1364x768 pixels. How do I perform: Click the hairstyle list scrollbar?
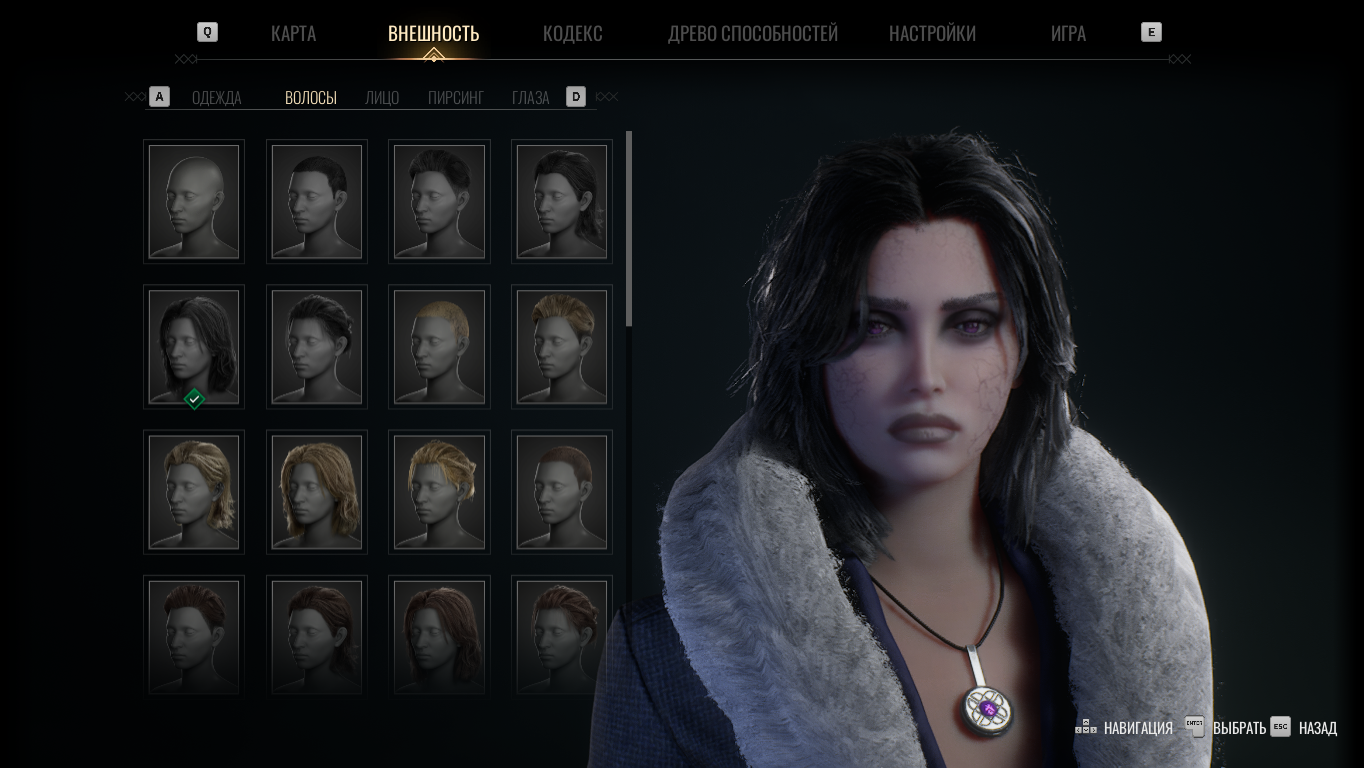point(629,228)
